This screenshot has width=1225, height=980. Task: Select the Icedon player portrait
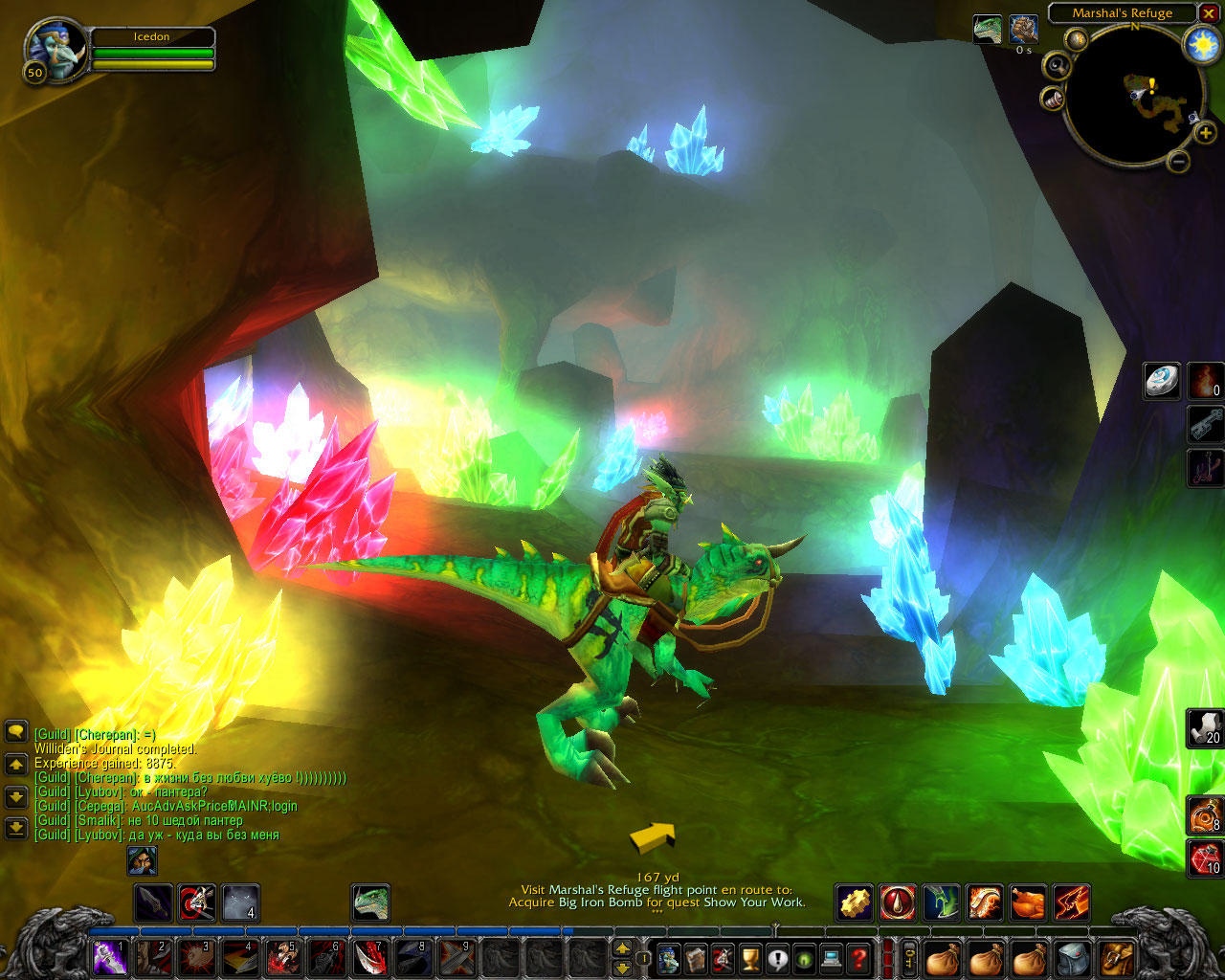click(x=56, y=50)
